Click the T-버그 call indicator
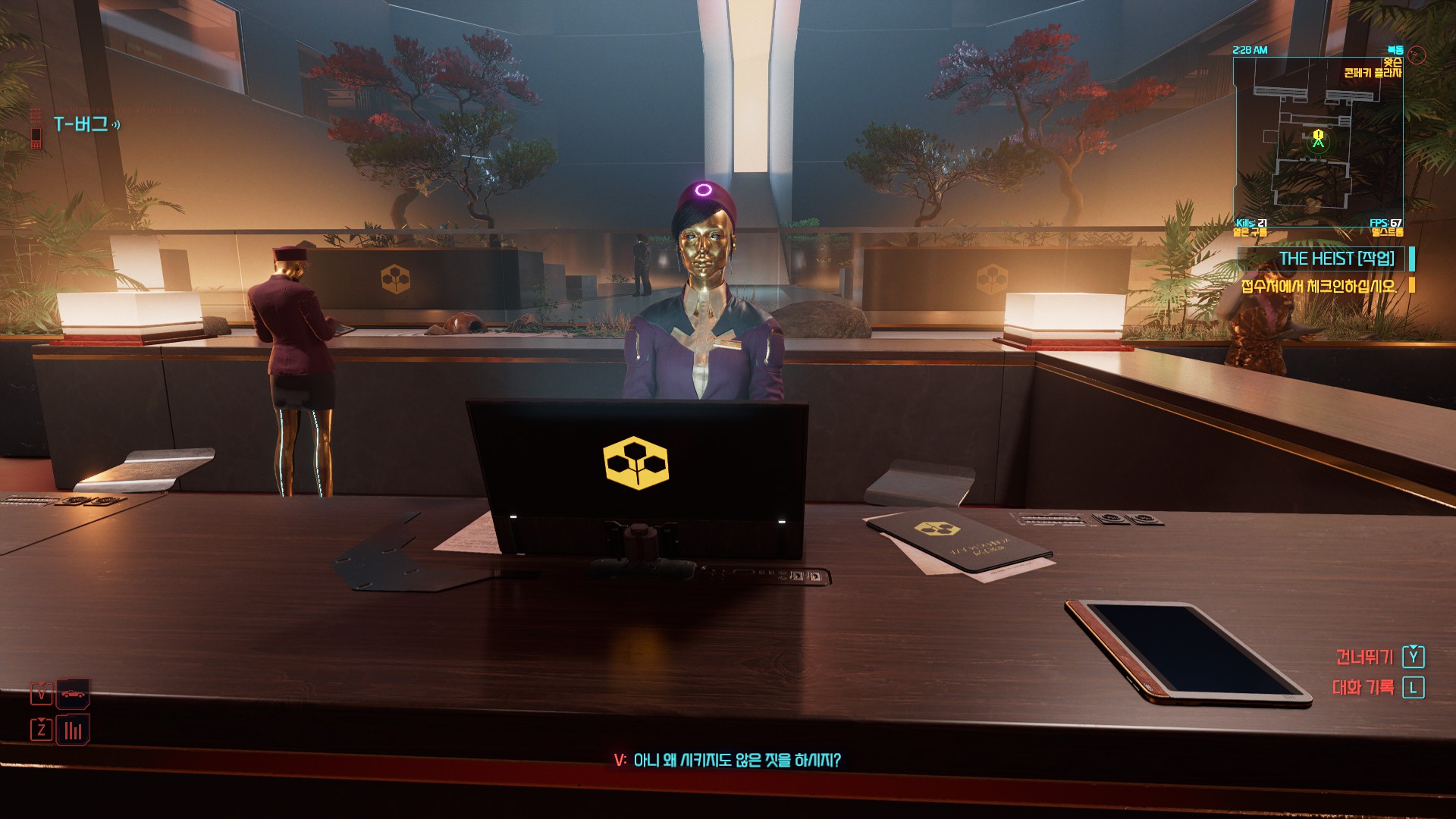The height and width of the screenshot is (819, 1456). (81, 124)
